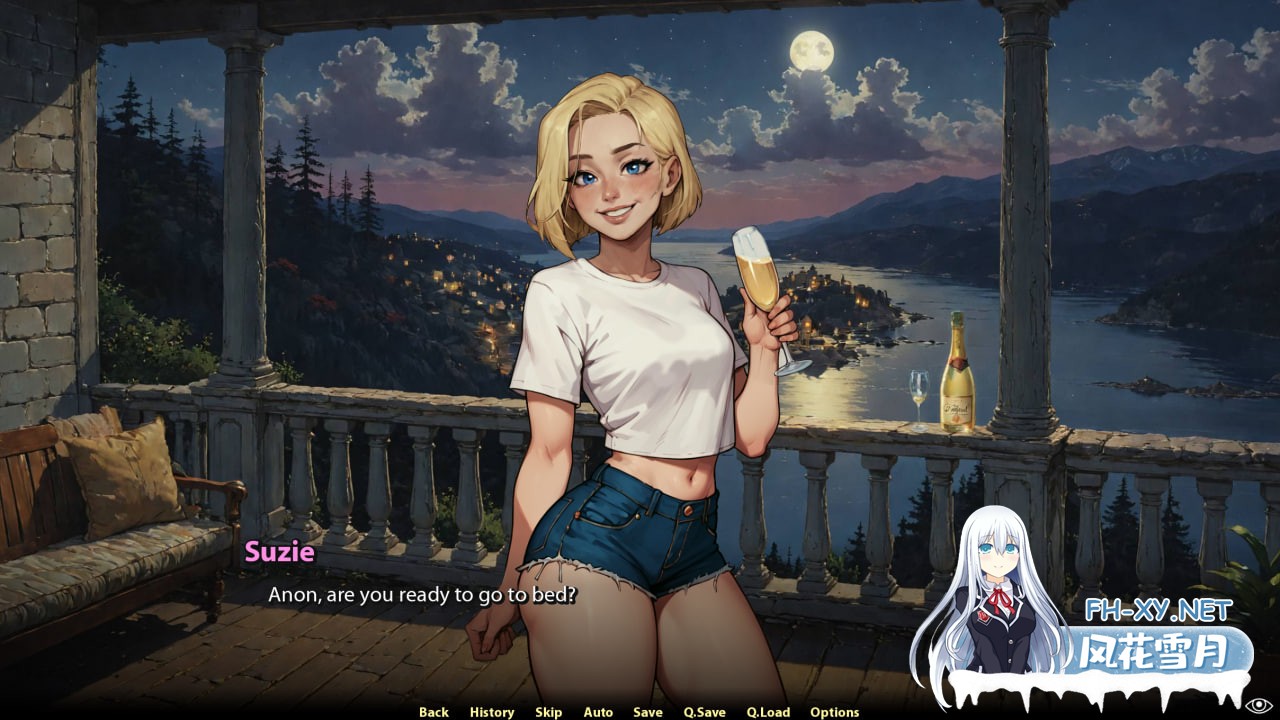Click Q.Save to quick save
The image size is (1280, 720).
(705, 712)
